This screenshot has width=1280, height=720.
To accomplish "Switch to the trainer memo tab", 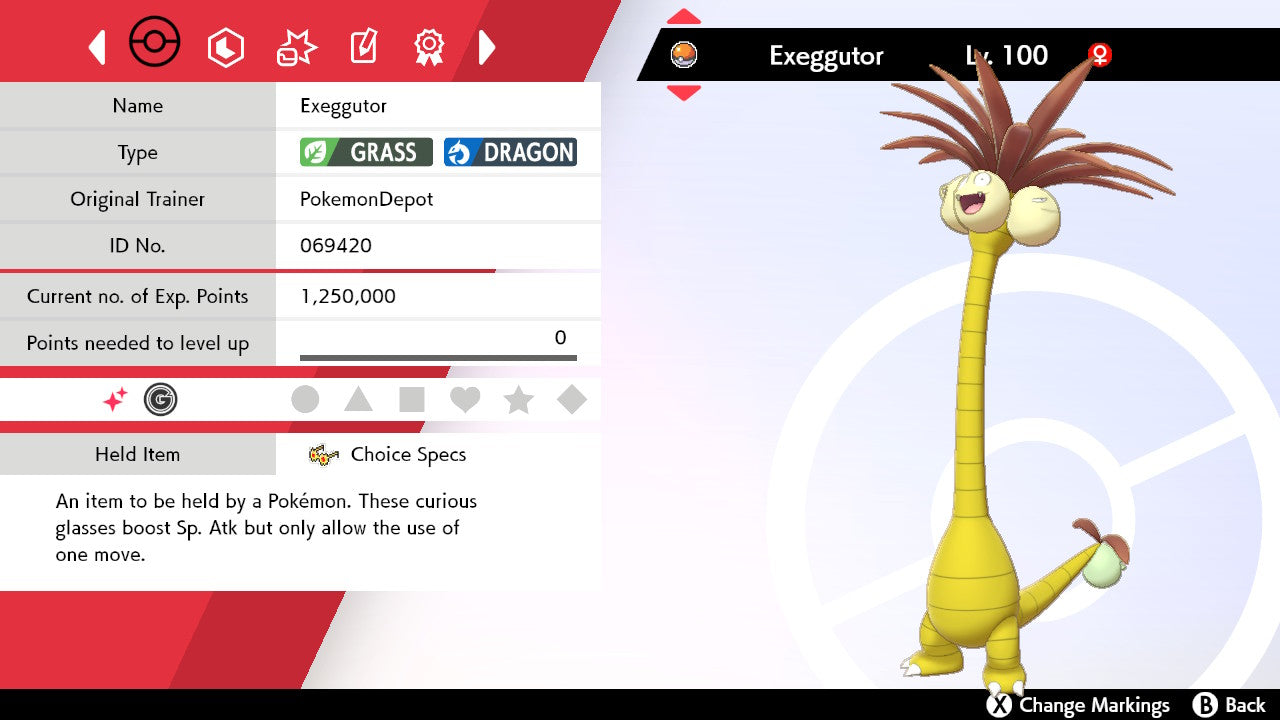I will (363, 47).
